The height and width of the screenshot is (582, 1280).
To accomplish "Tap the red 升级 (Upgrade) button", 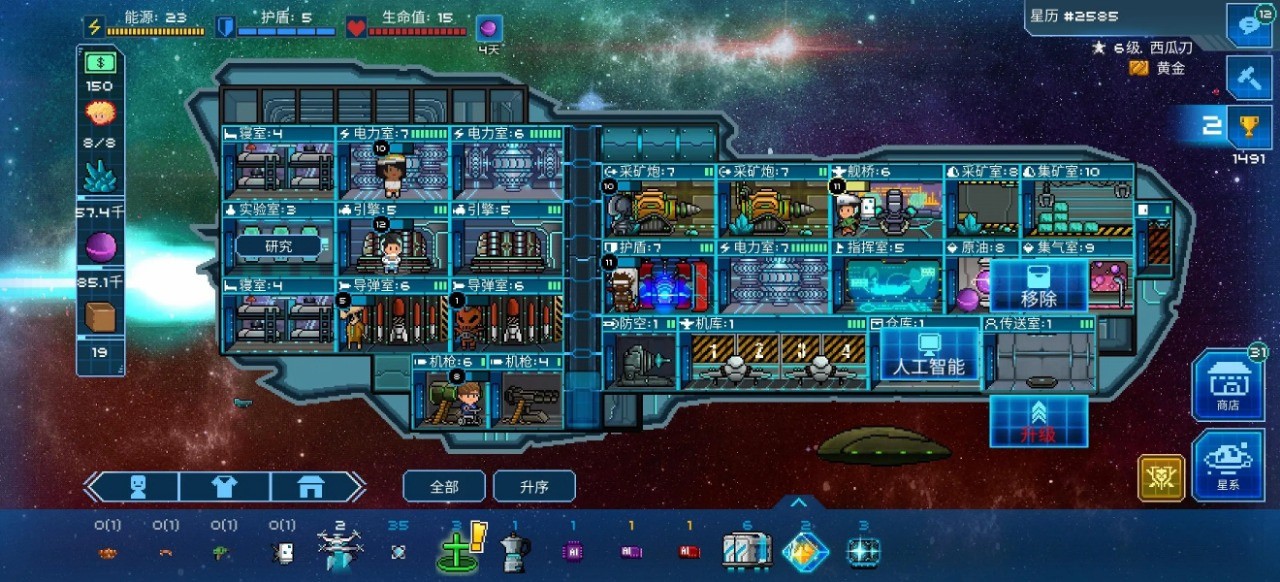I will (x=1039, y=421).
